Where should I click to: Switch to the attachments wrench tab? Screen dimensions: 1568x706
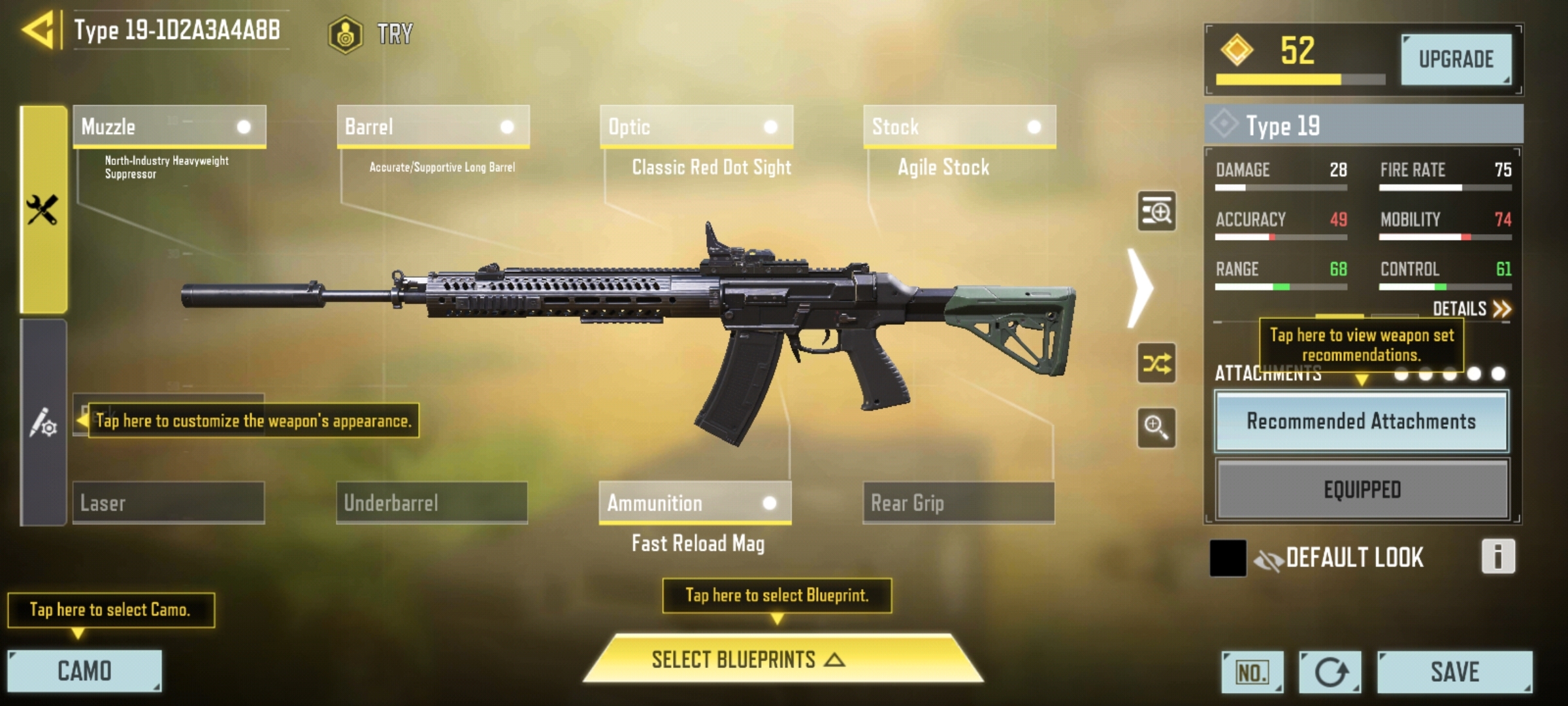[43, 209]
